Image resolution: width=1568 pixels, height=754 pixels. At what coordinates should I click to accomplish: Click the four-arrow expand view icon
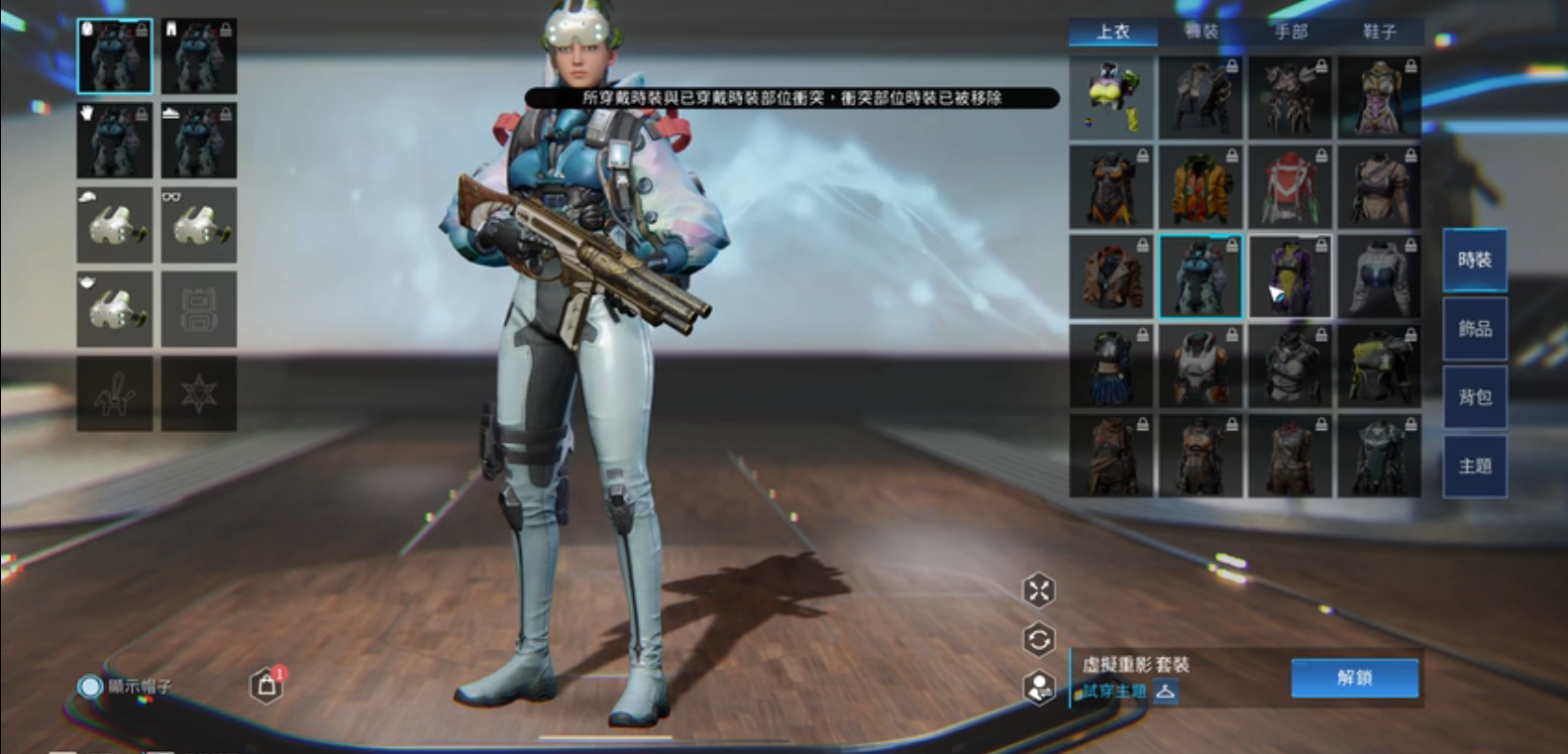click(x=1038, y=591)
